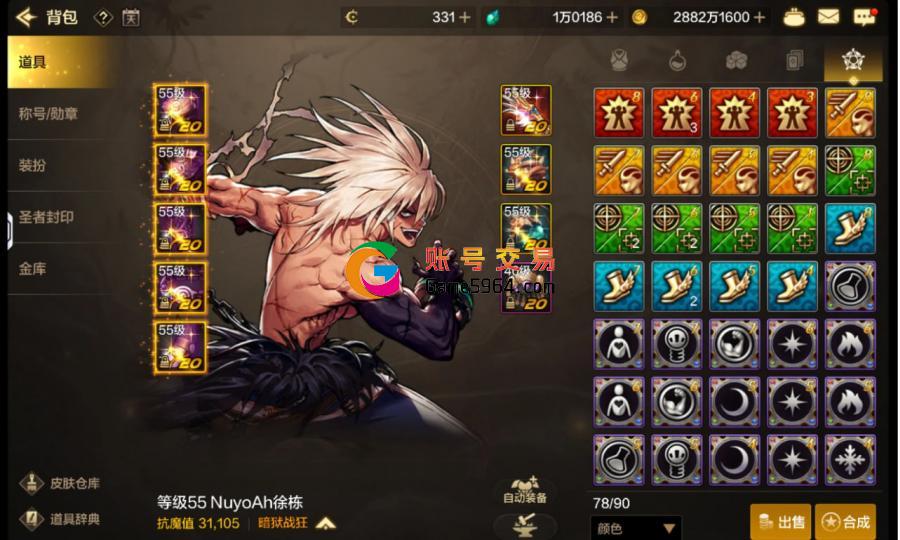Sell items with the 出售 button

point(780,521)
